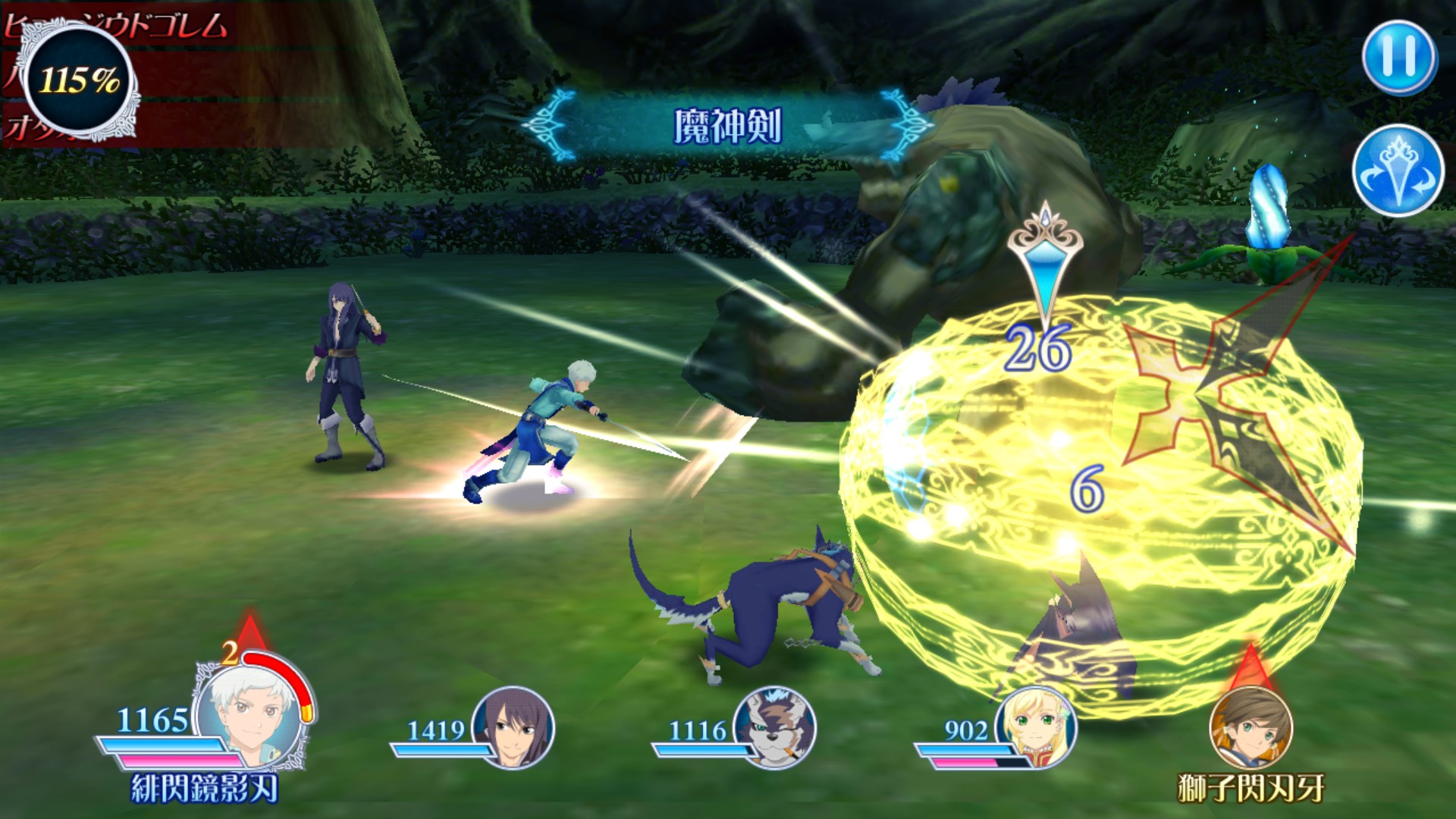Pick the blonde girl character portrait
Screen dimensions: 1456x819
[1036, 726]
